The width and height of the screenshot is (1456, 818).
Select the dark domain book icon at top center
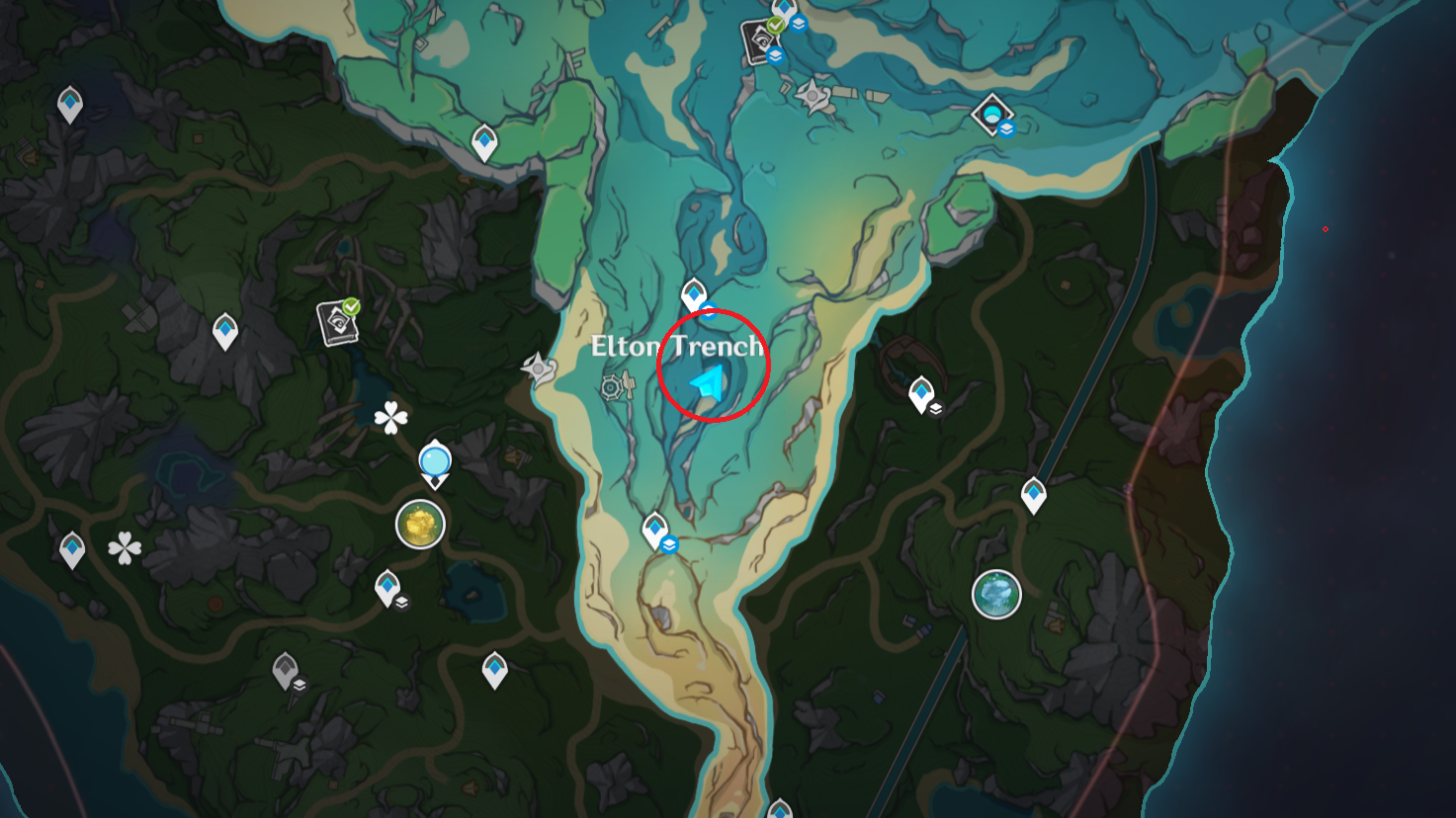click(x=757, y=40)
